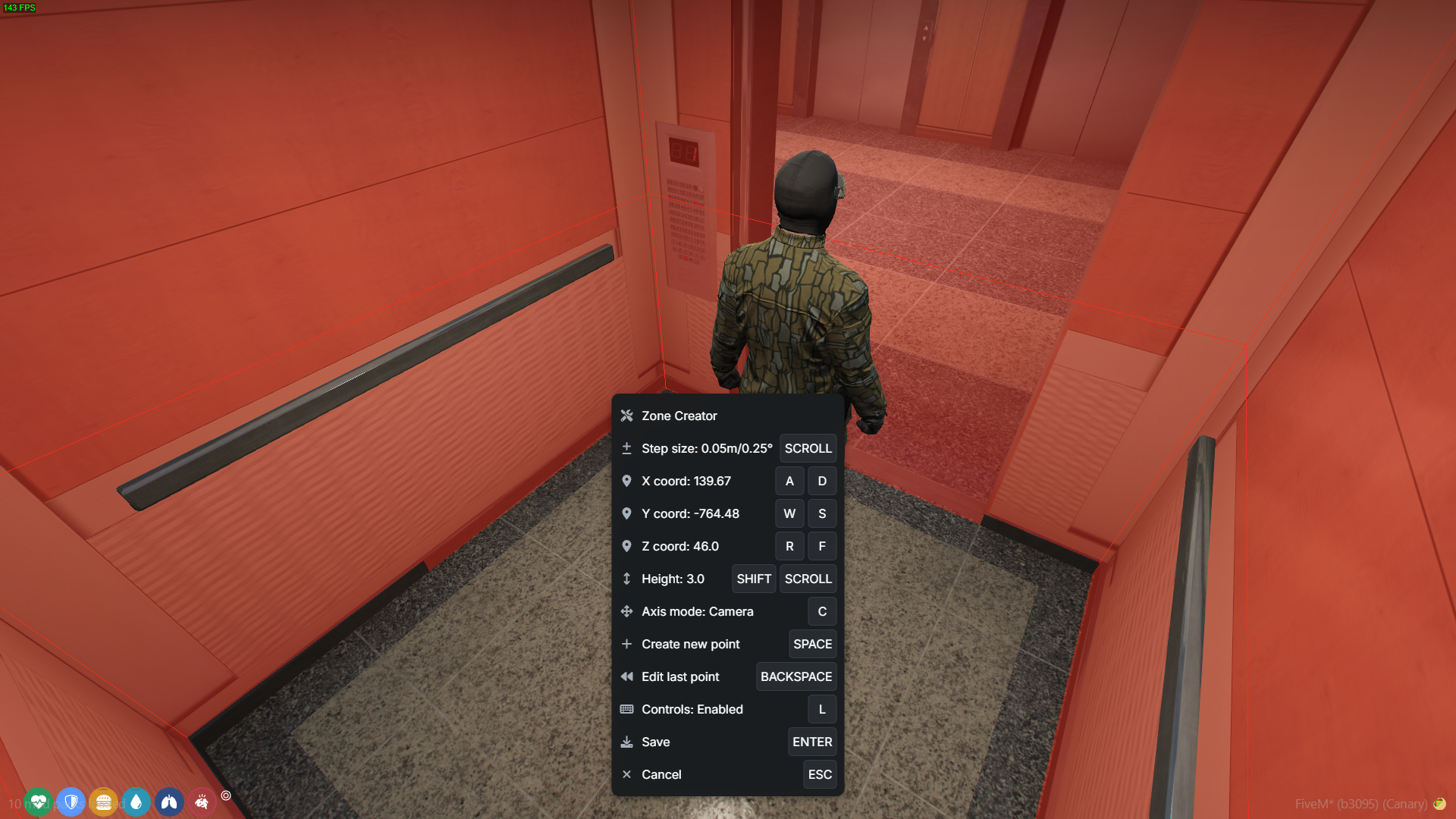Viewport: 1456px width, 819px height.
Task: Cancel zone creation with the ESC button
Action: click(x=820, y=774)
